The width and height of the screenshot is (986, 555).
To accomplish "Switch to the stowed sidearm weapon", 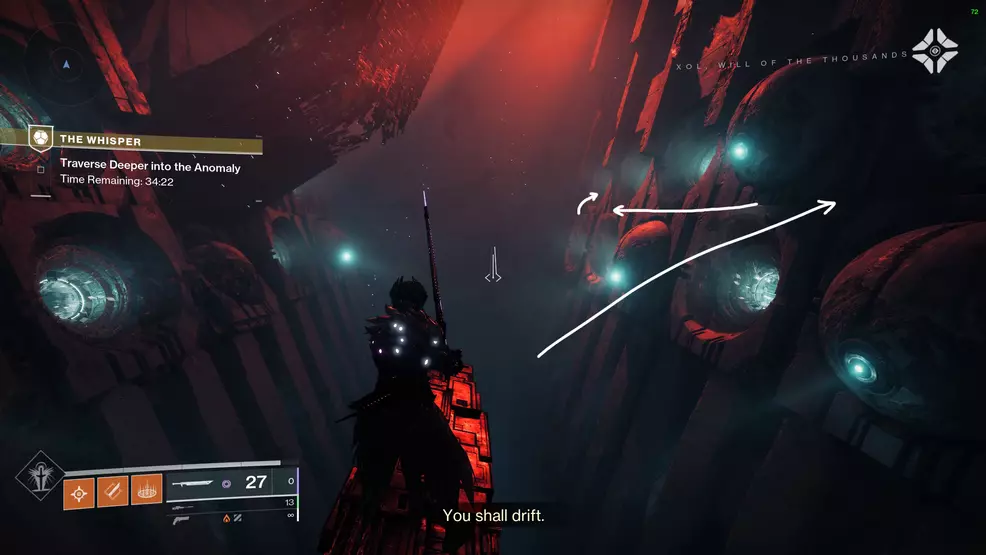I will tap(183, 520).
